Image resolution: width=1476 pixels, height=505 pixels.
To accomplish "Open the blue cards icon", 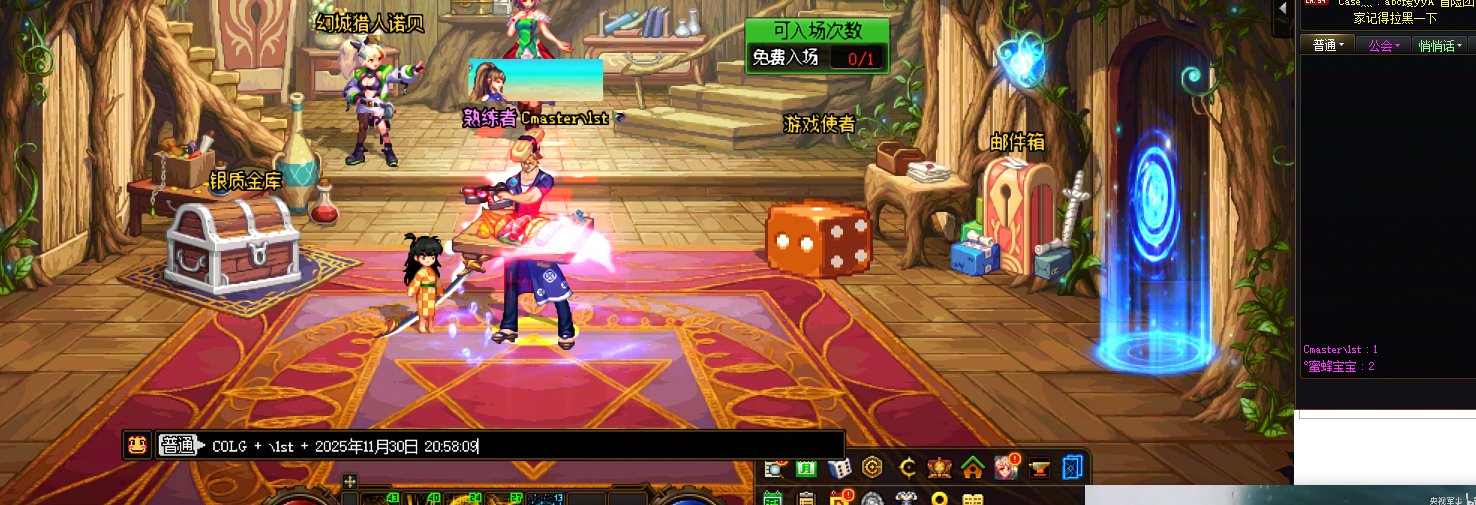I will tap(1073, 467).
